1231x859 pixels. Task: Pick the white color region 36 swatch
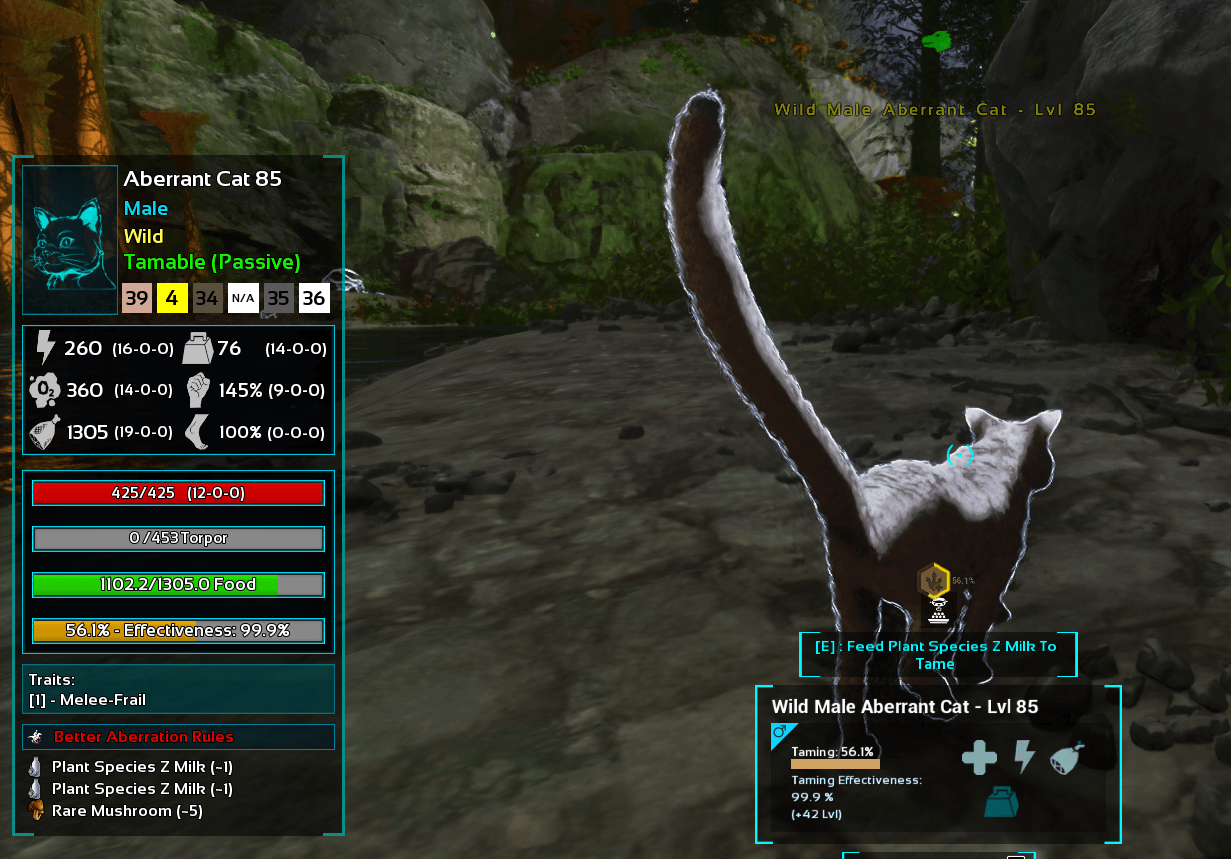(x=313, y=298)
